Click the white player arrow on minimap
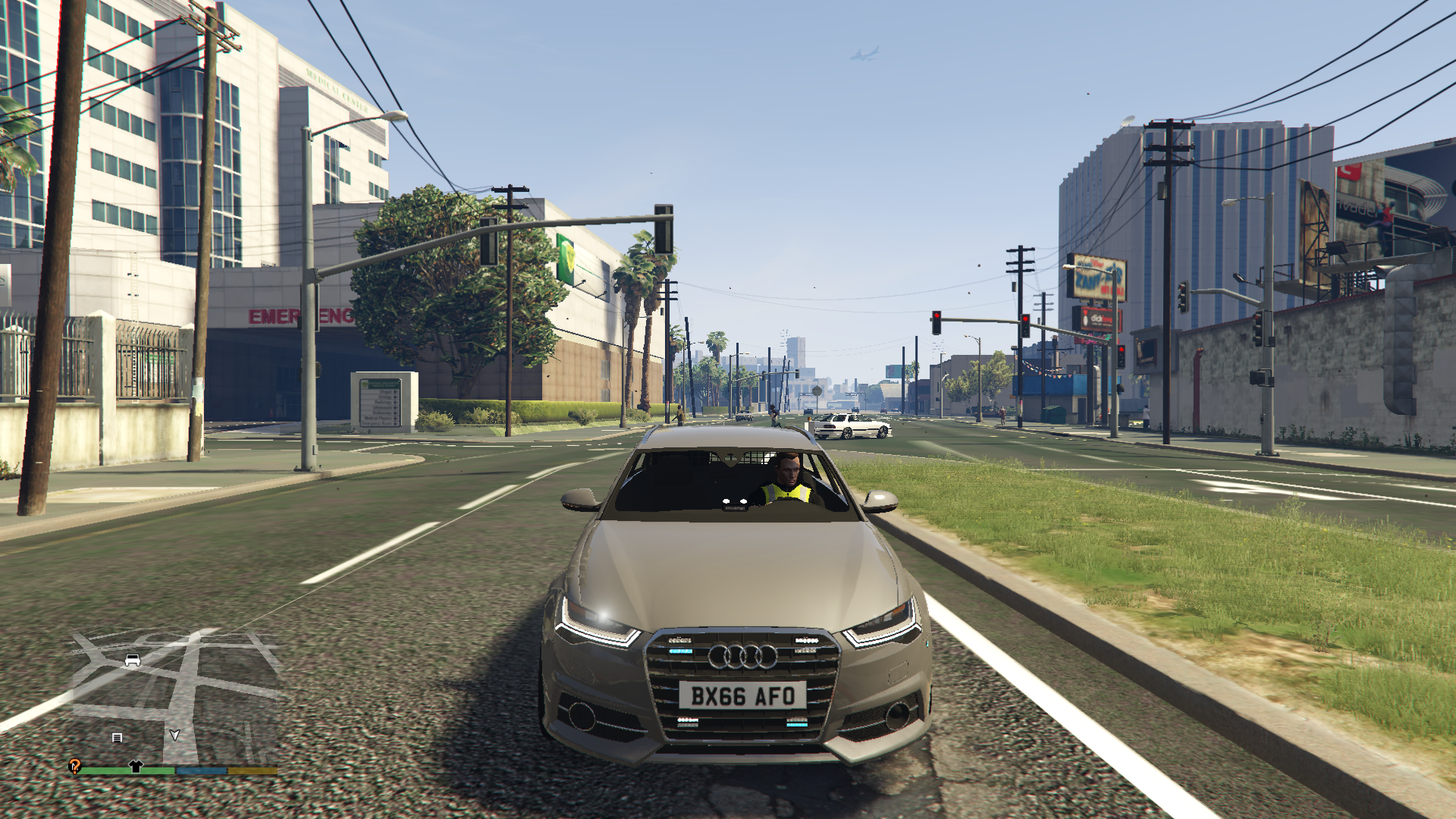Viewport: 1456px width, 819px height. (174, 735)
